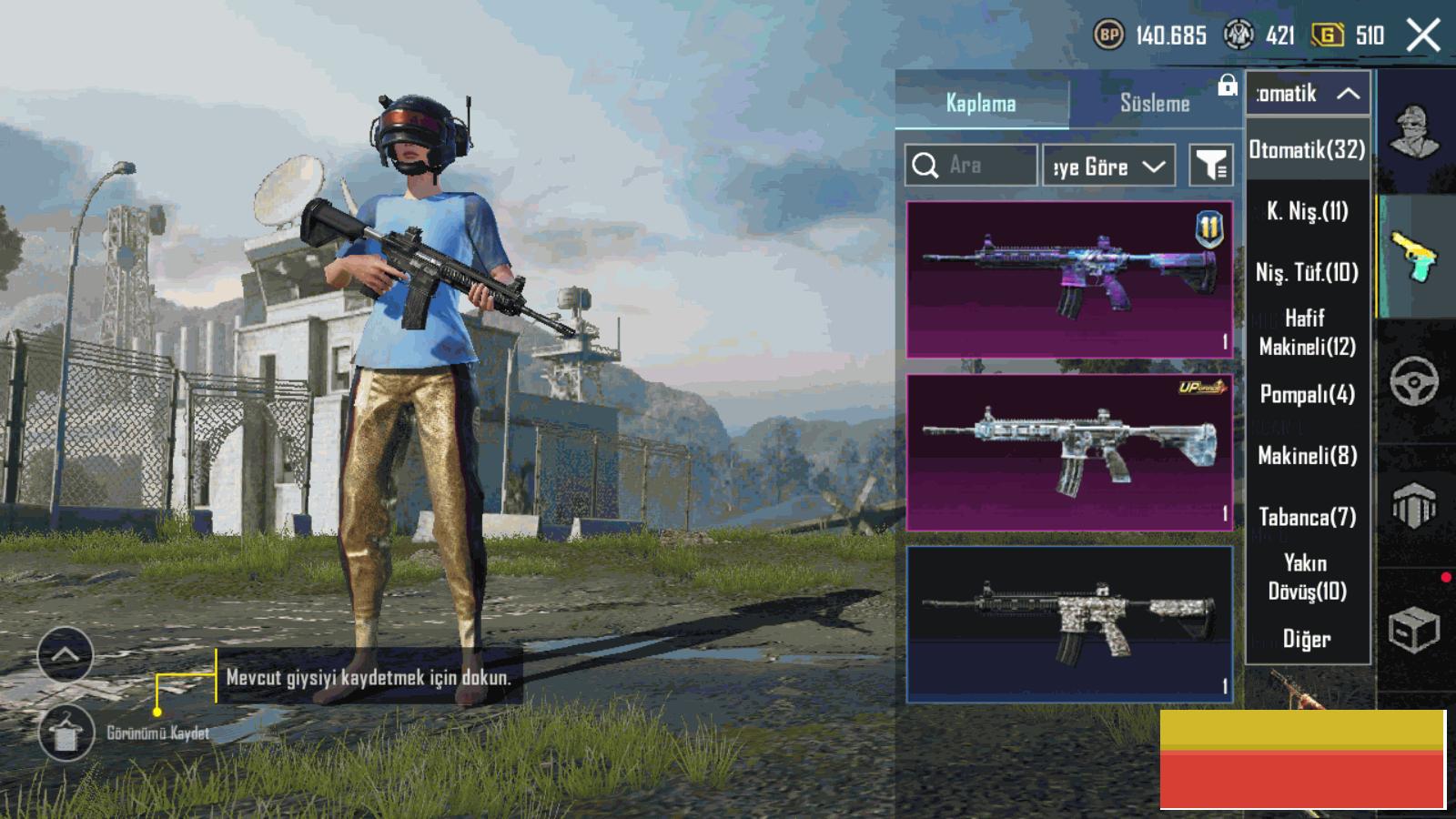Open the sort dropdown labeled Göre
1456x819 pixels.
point(1108,167)
